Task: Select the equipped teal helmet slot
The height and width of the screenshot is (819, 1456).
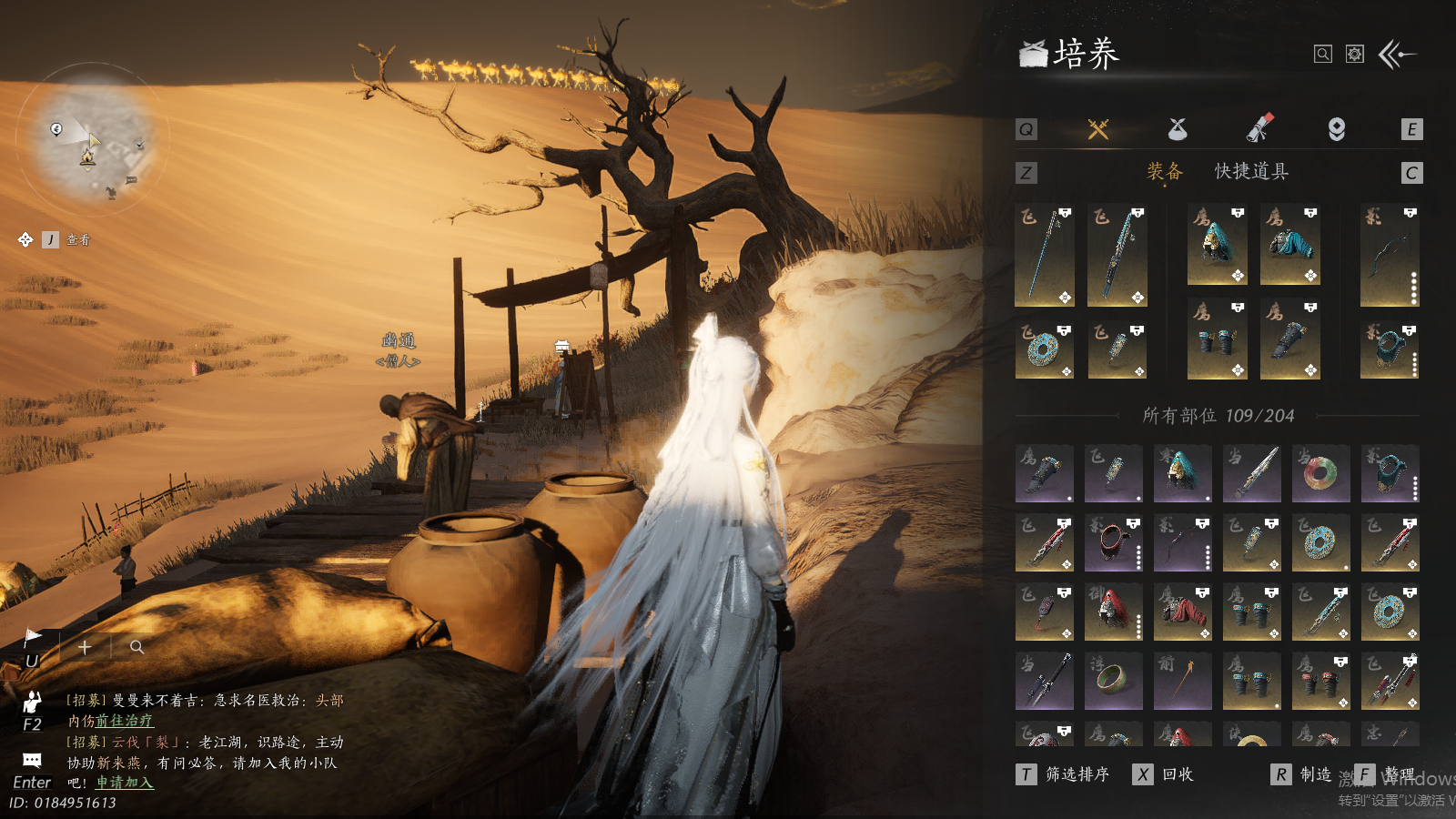Action: tap(1217, 245)
